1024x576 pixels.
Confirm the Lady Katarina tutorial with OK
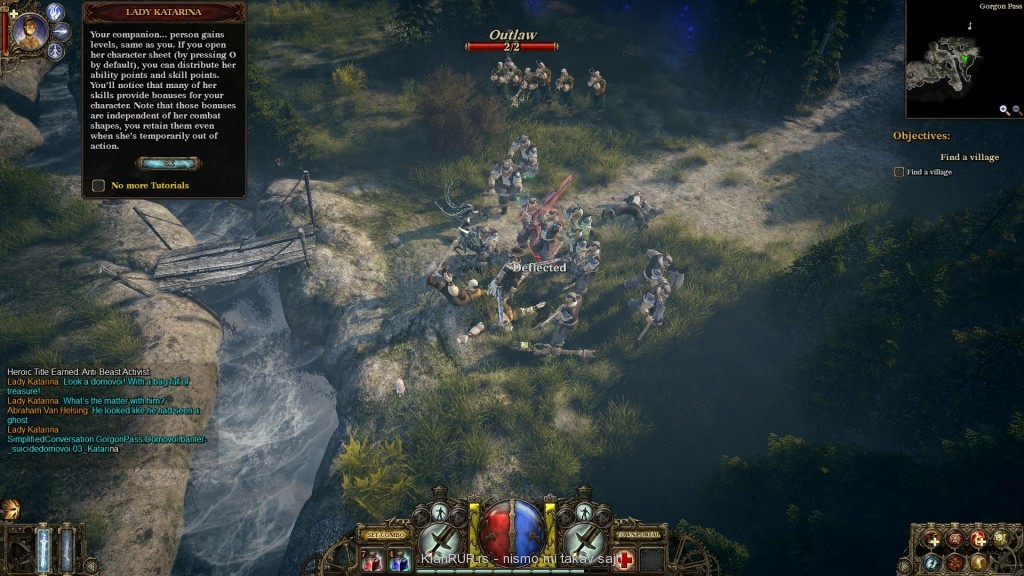165,163
